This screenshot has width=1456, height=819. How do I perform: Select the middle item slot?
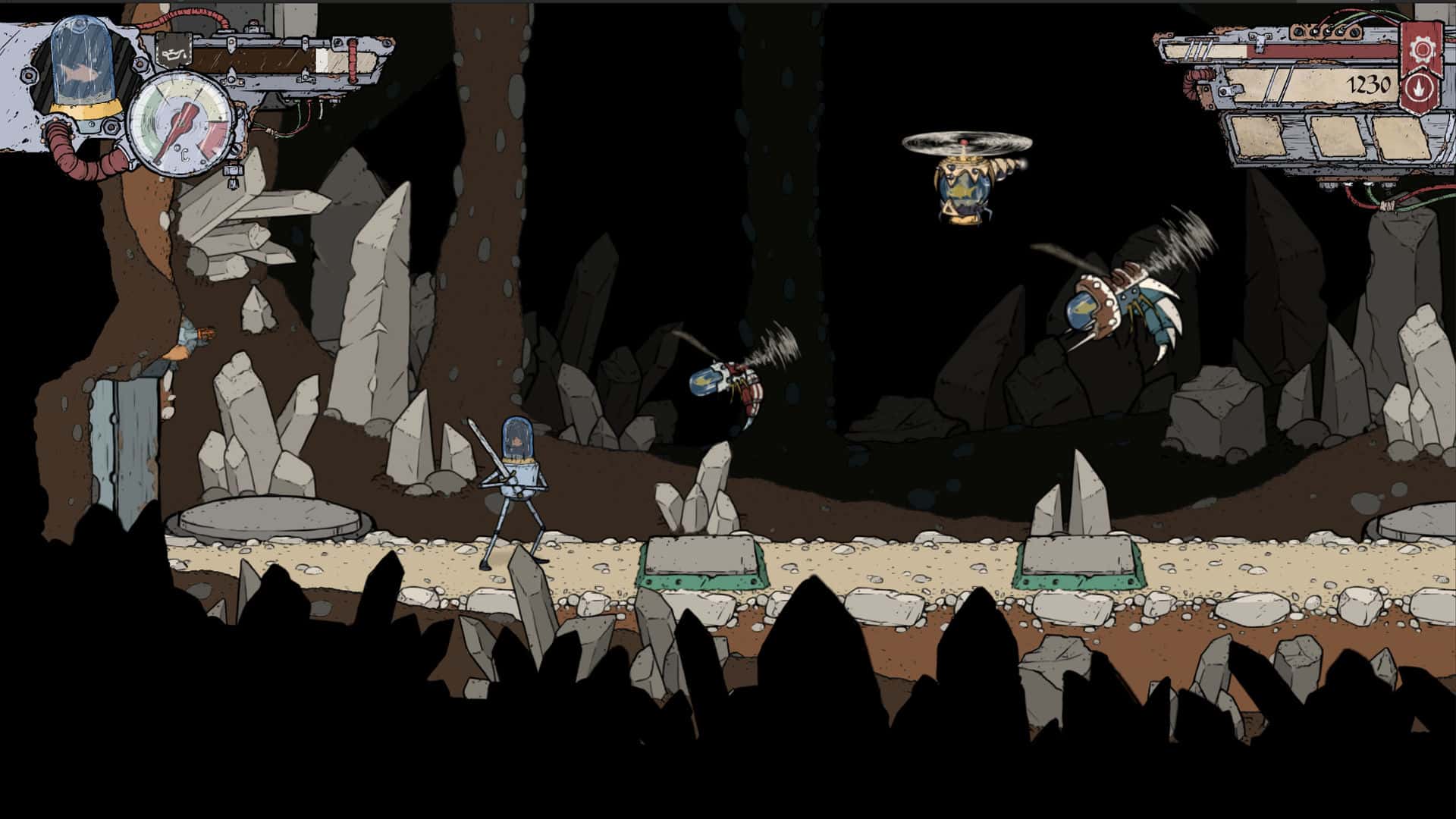[1335, 135]
